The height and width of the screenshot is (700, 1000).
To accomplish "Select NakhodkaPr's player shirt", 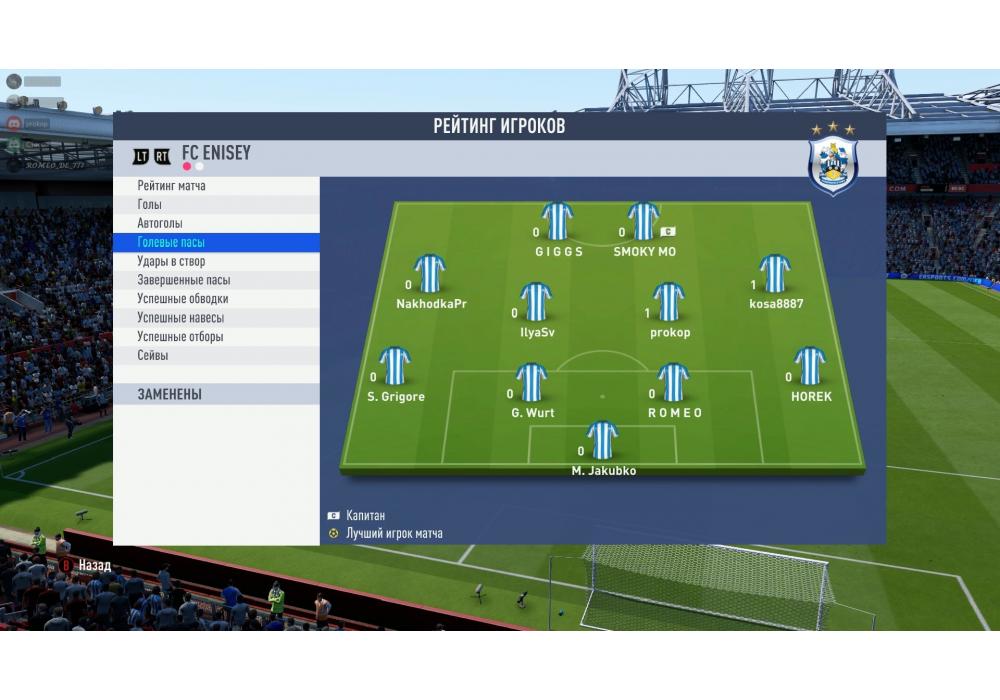I will coord(430,274).
